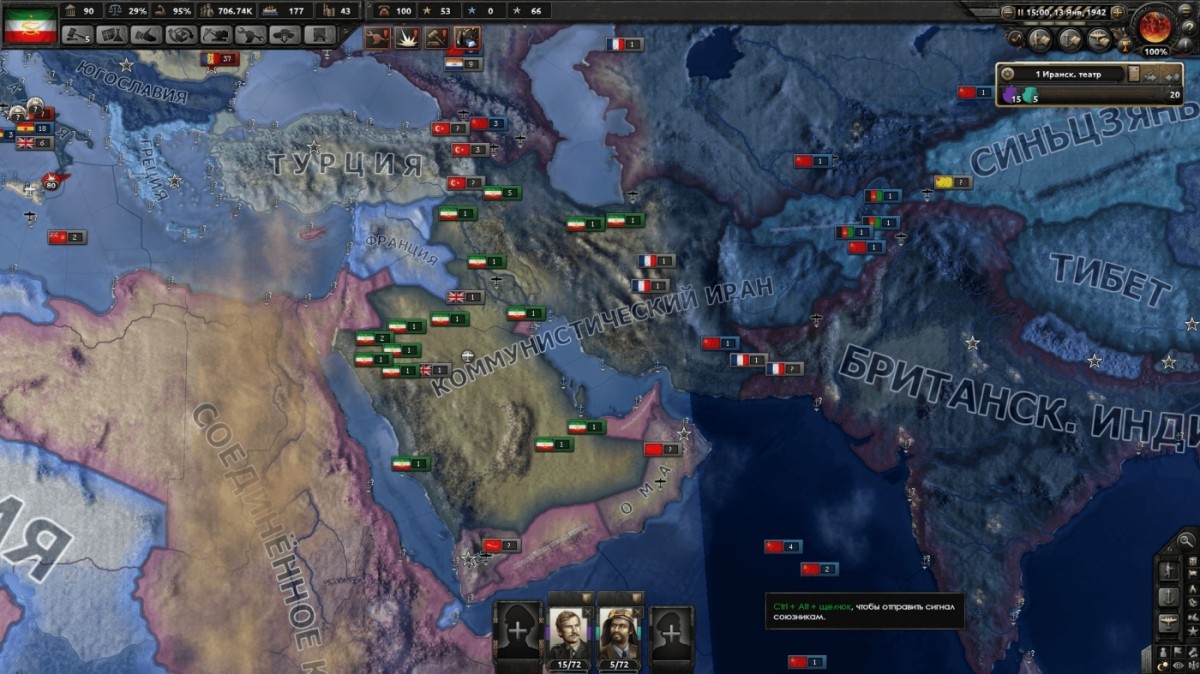Increase game speed with the plus button
The image size is (1200, 674).
coord(1118,12)
